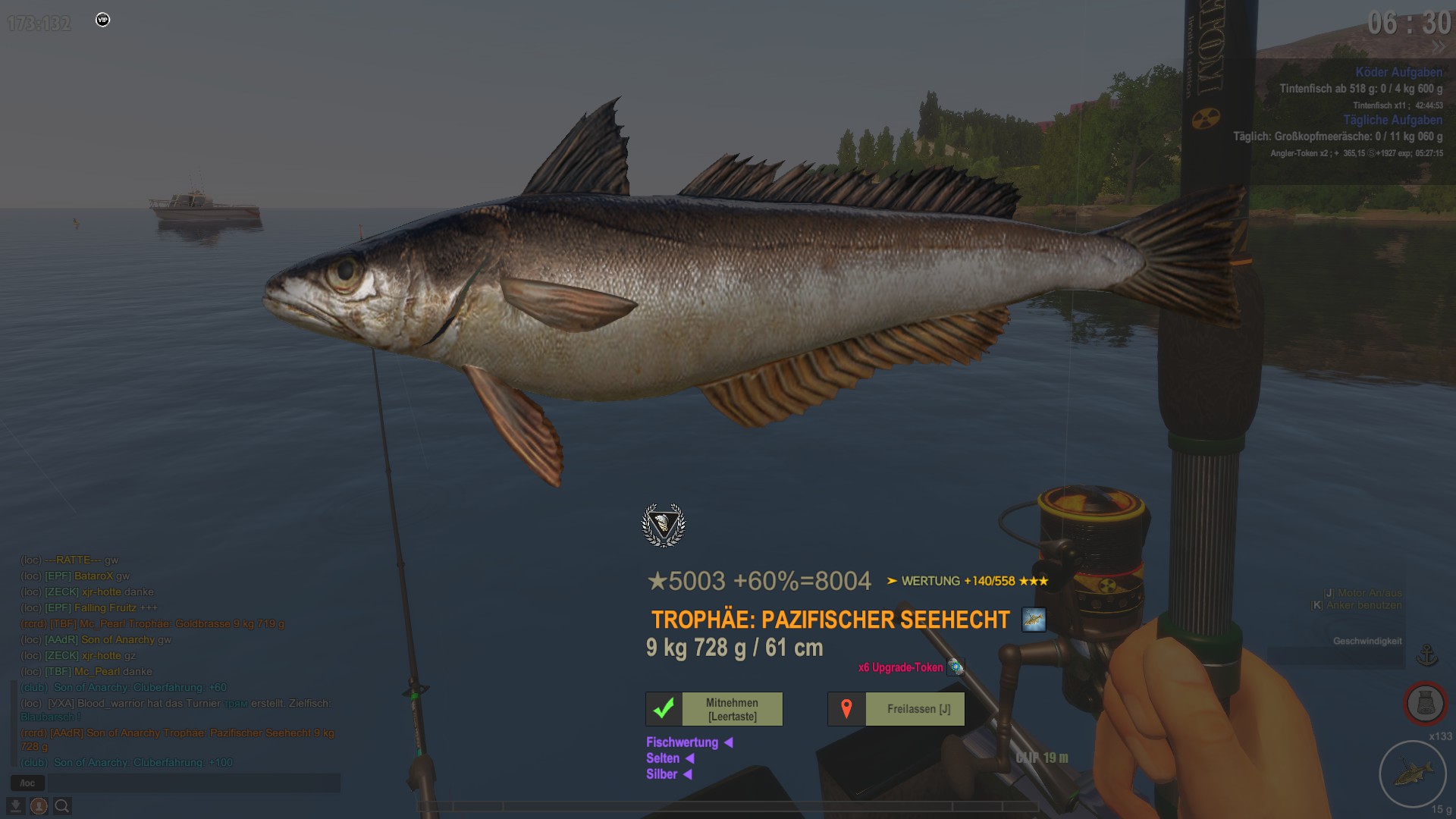Open the keepnet fish basket icon
This screenshot has width=1456, height=819.
pos(1425,704)
